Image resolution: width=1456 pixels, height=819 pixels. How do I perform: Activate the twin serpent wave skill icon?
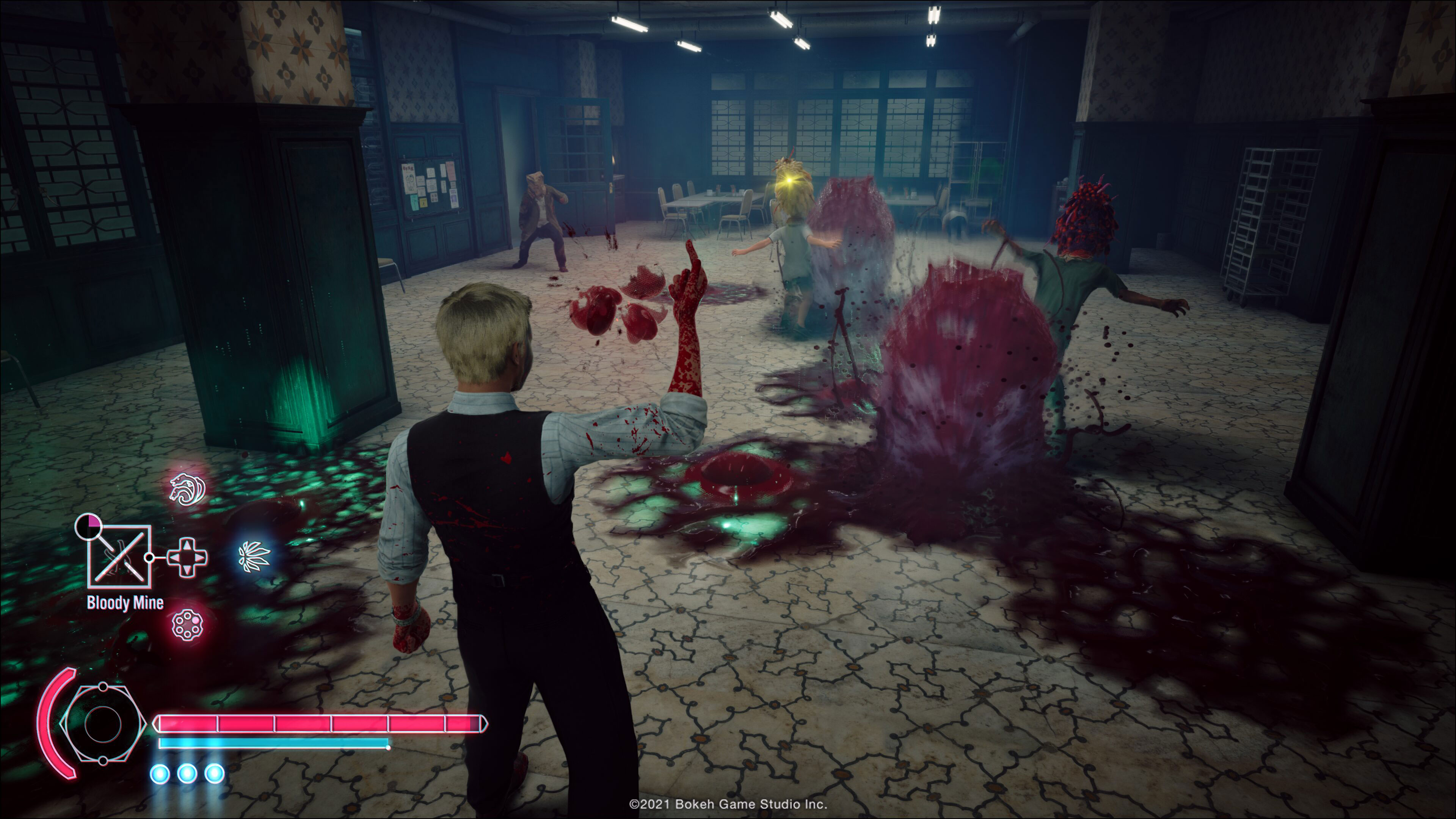[x=188, y=489]
